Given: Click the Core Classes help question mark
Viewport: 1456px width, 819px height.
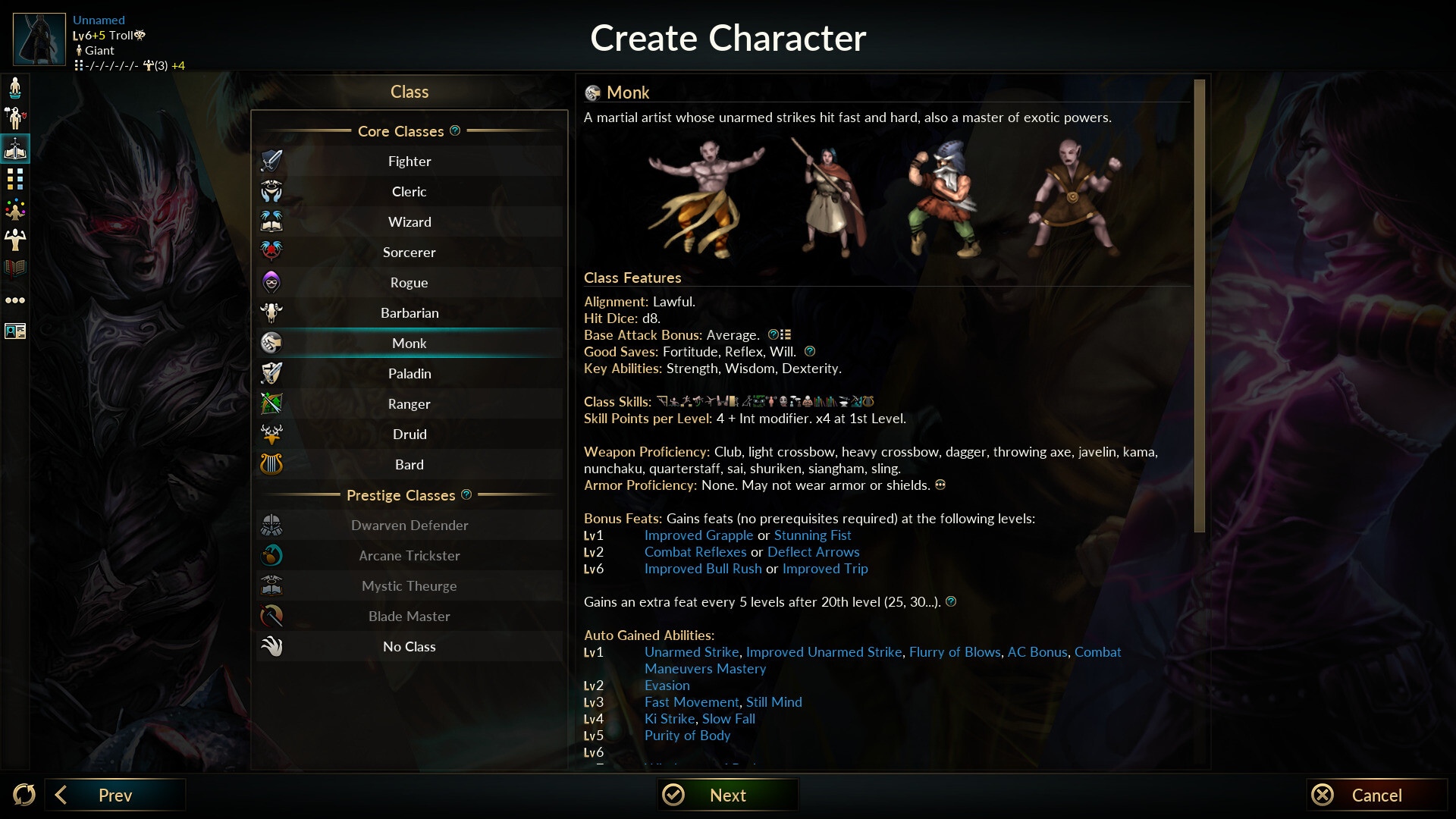Looking at the screenshot, I should pos(455,130).
